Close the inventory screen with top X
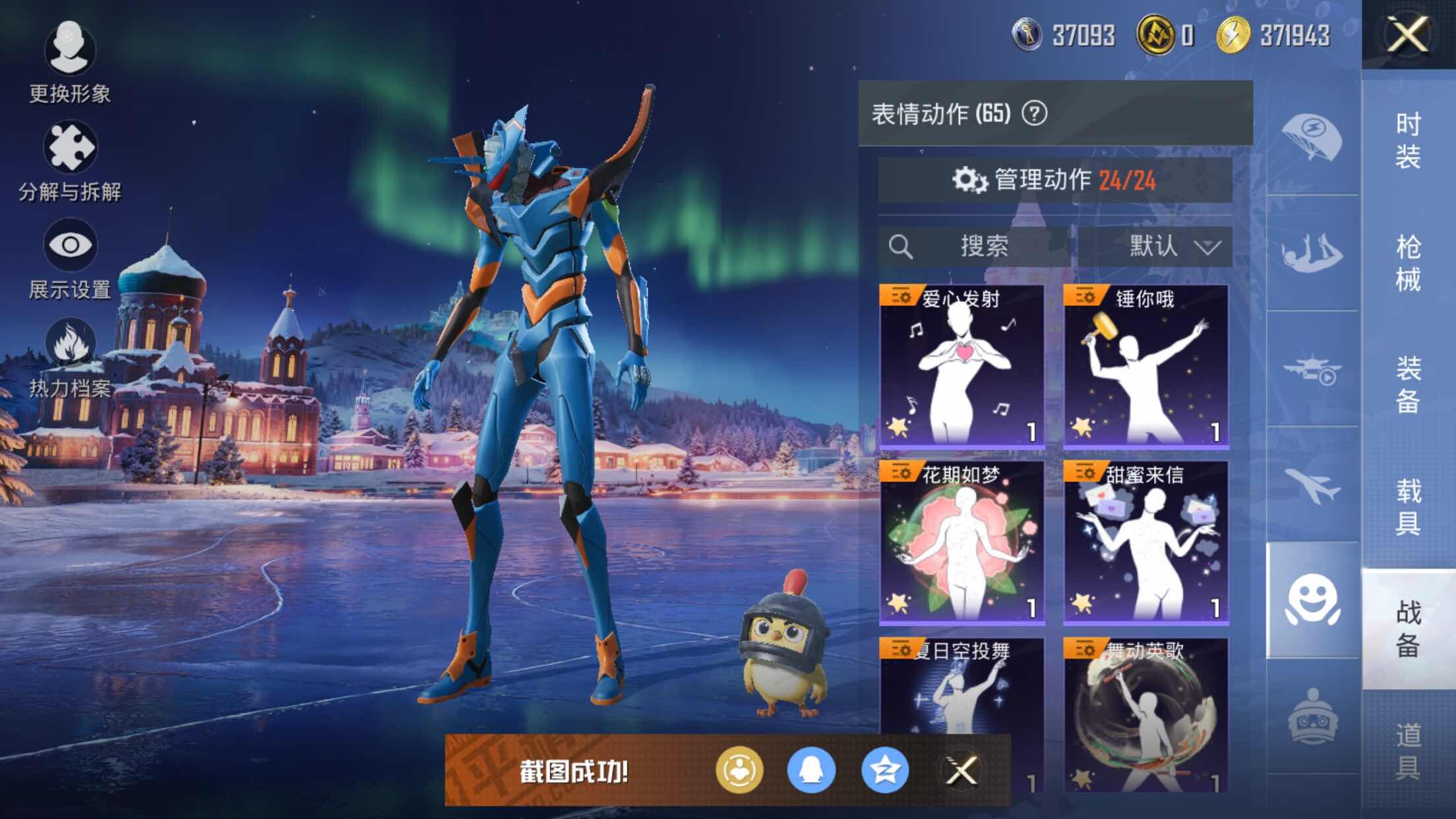 pos(1407,34)
